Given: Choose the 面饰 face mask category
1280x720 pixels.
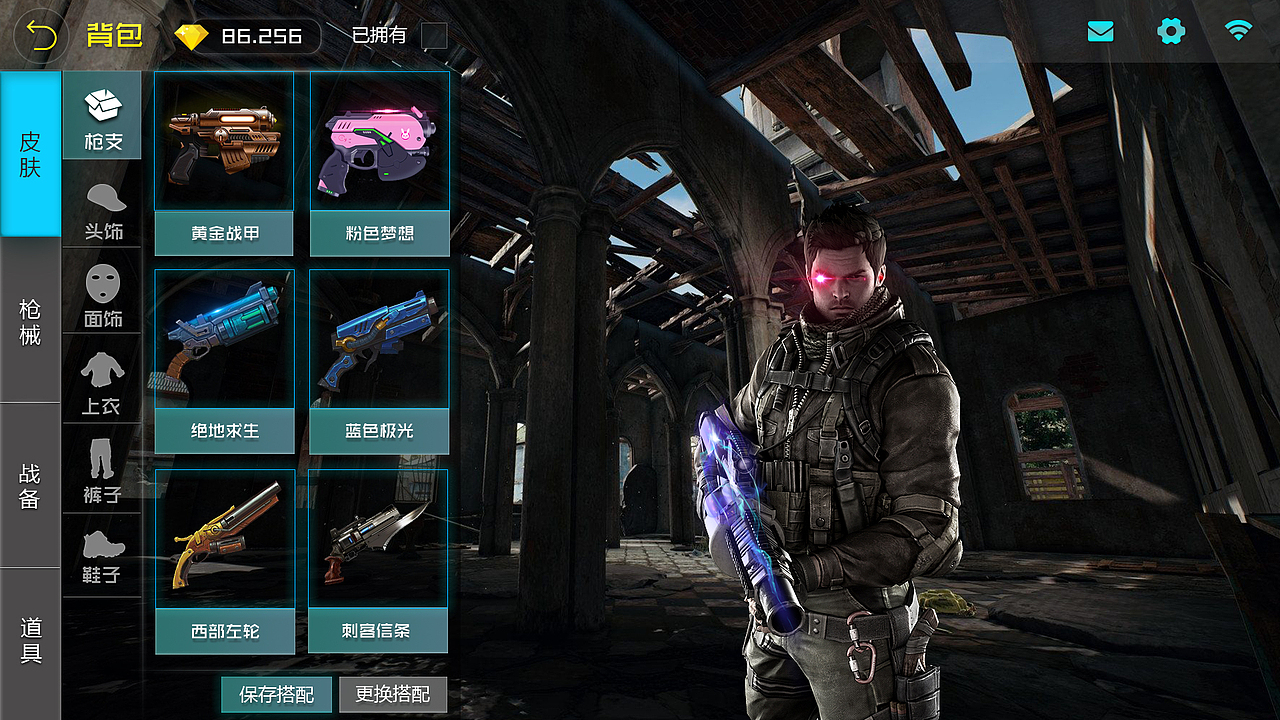Looking at the screenshot, I should (x=102, y=296).
